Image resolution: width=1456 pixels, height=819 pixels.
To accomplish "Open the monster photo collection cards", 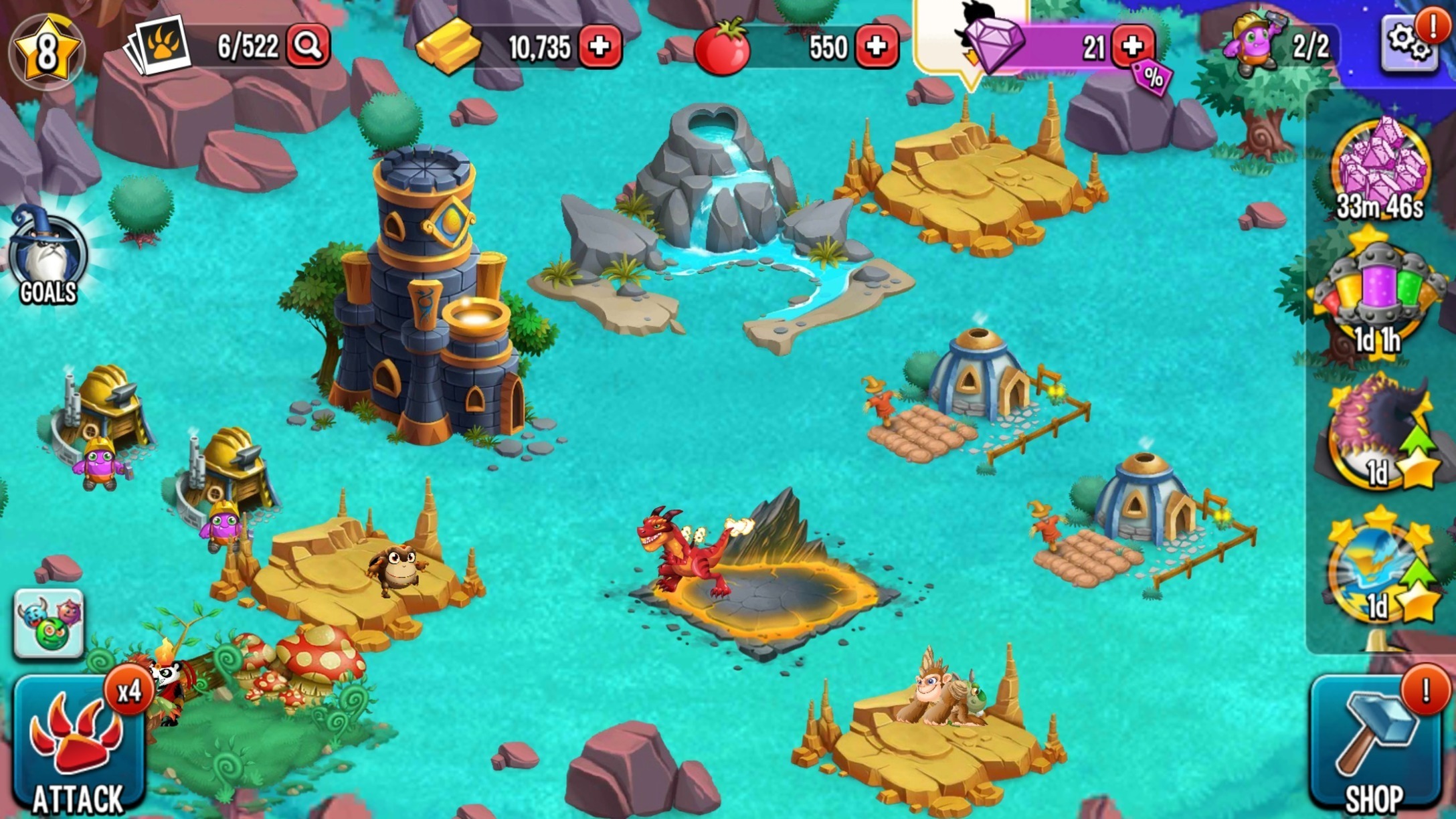I will tap(159, 45).
